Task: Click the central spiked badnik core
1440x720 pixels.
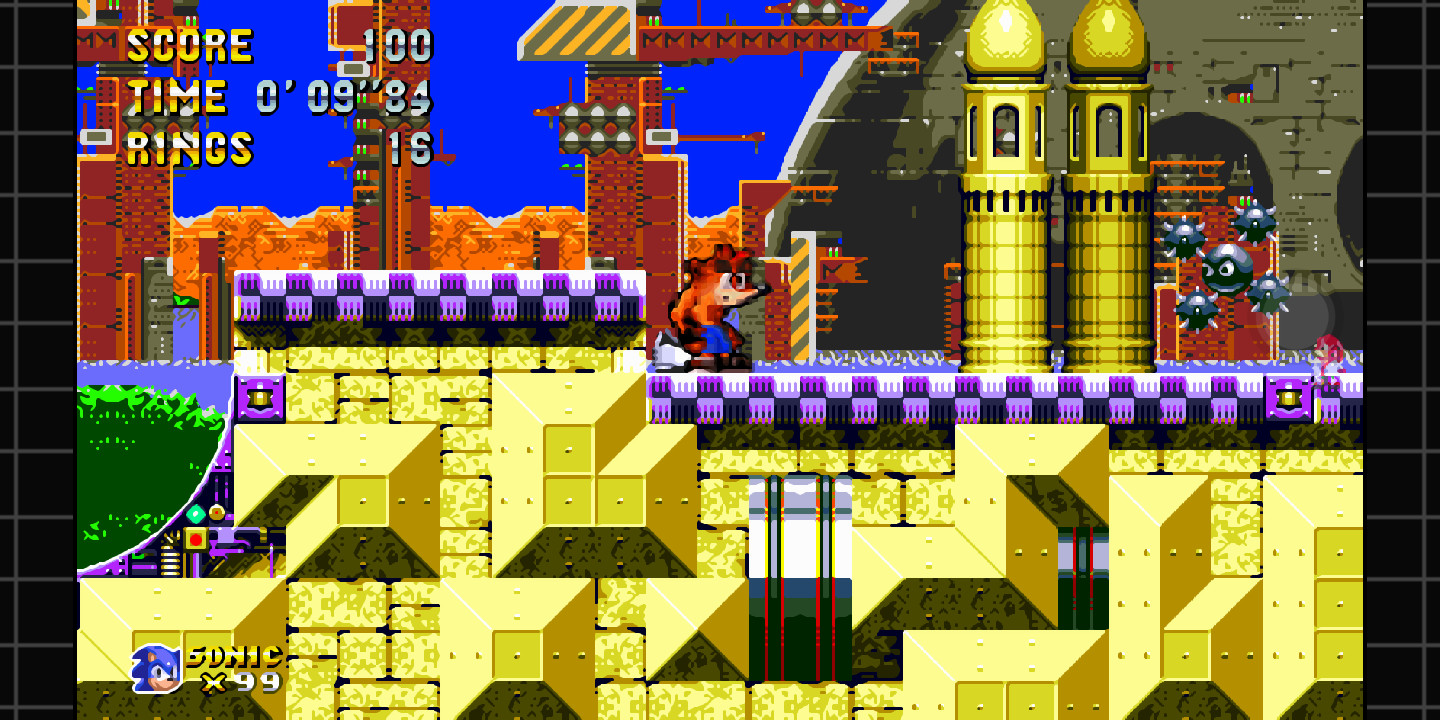Action: 1226,270
